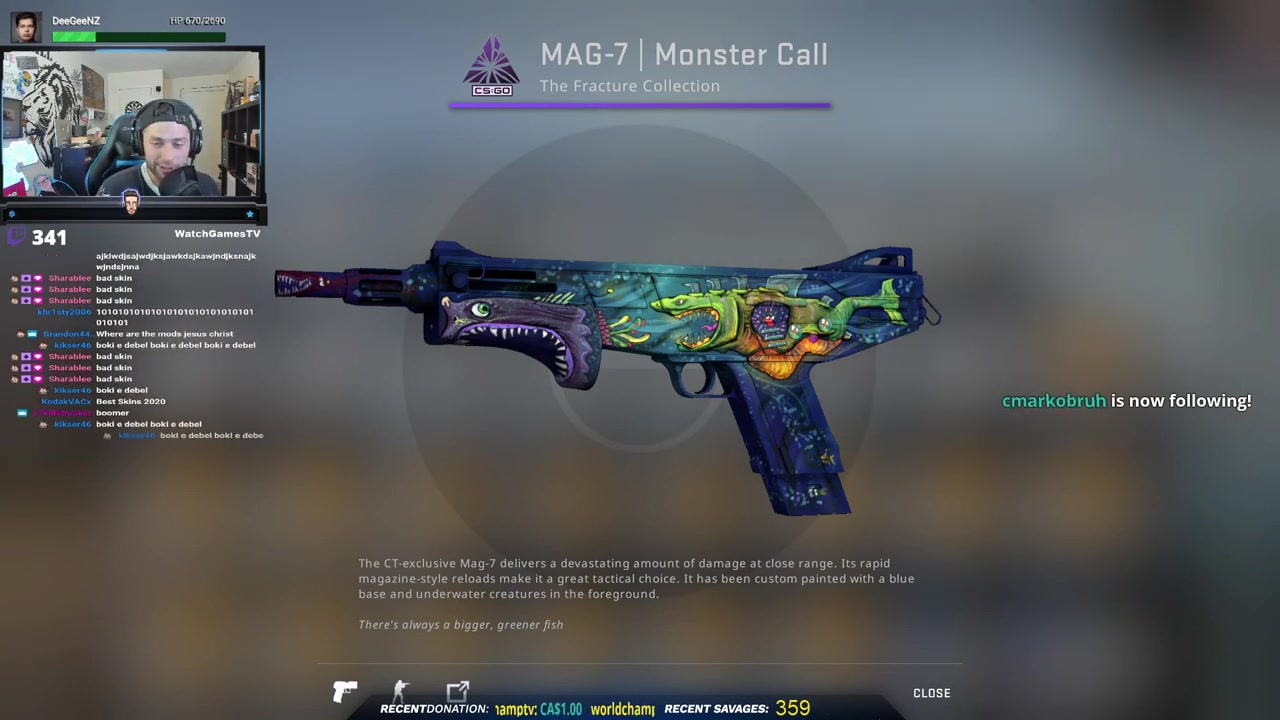Click Brandon44's moderator badge in chat
The height and width of the screenshot is (720, 1280).
tap(31, 333)
